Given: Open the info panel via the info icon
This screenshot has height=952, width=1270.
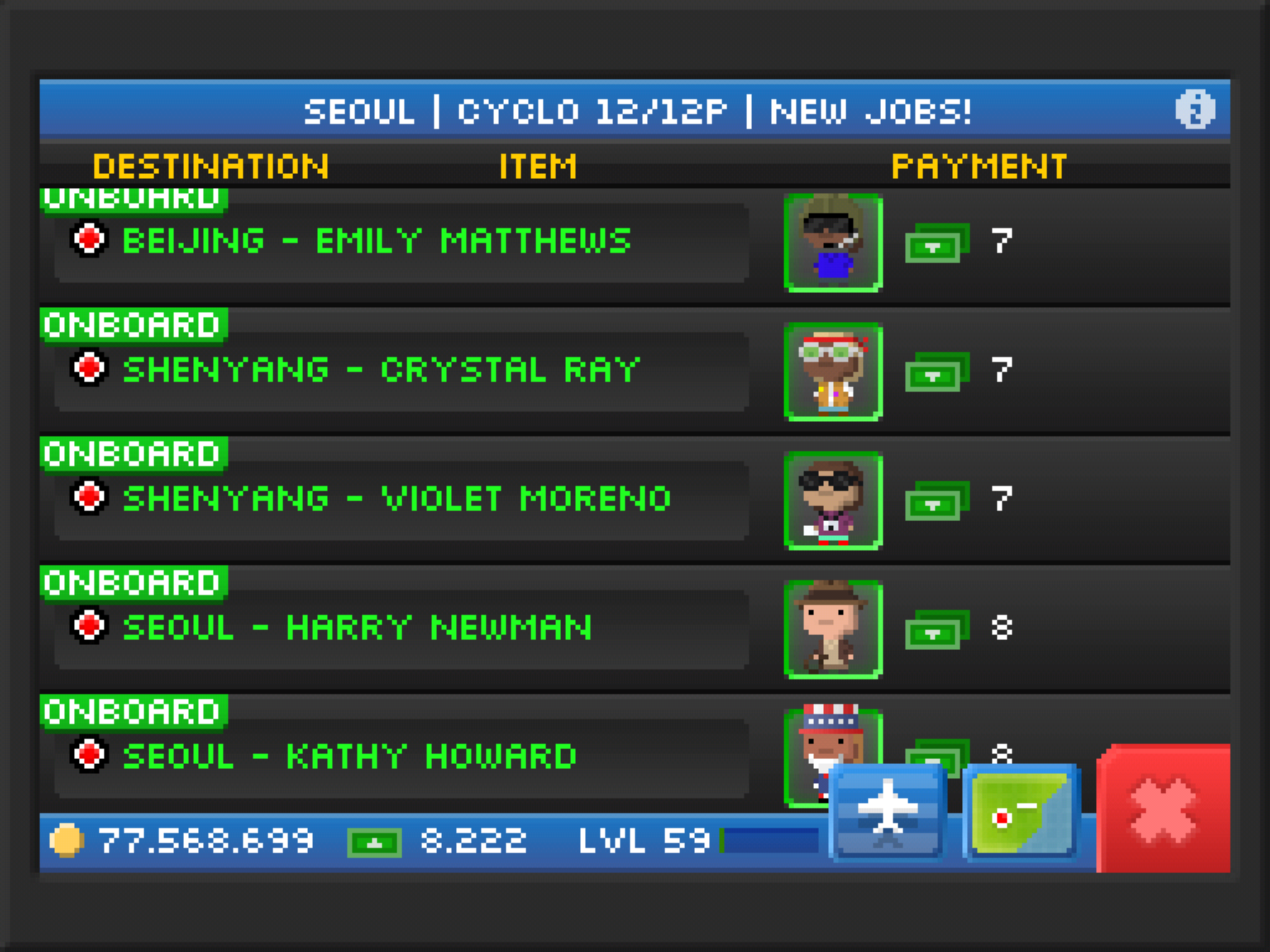Looking at the screenshot, I should click(x=1194, y=110).
